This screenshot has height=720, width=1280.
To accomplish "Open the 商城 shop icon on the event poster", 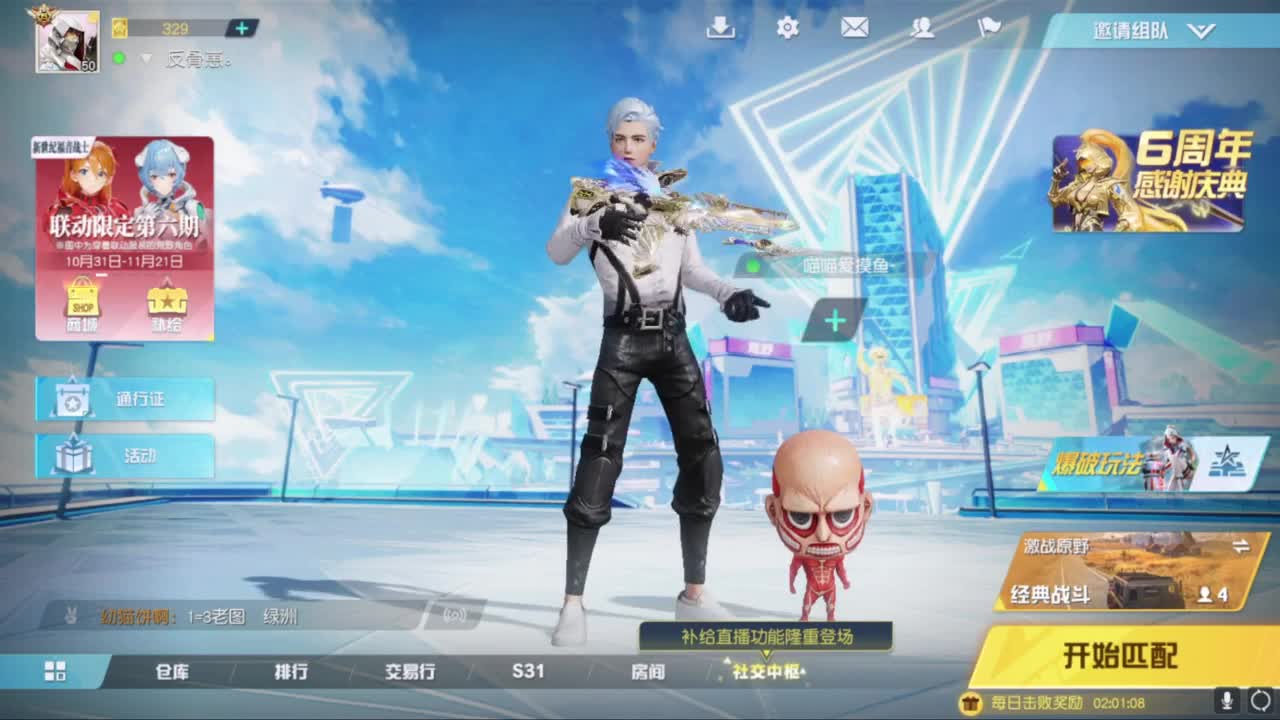I will click(84, 300).
